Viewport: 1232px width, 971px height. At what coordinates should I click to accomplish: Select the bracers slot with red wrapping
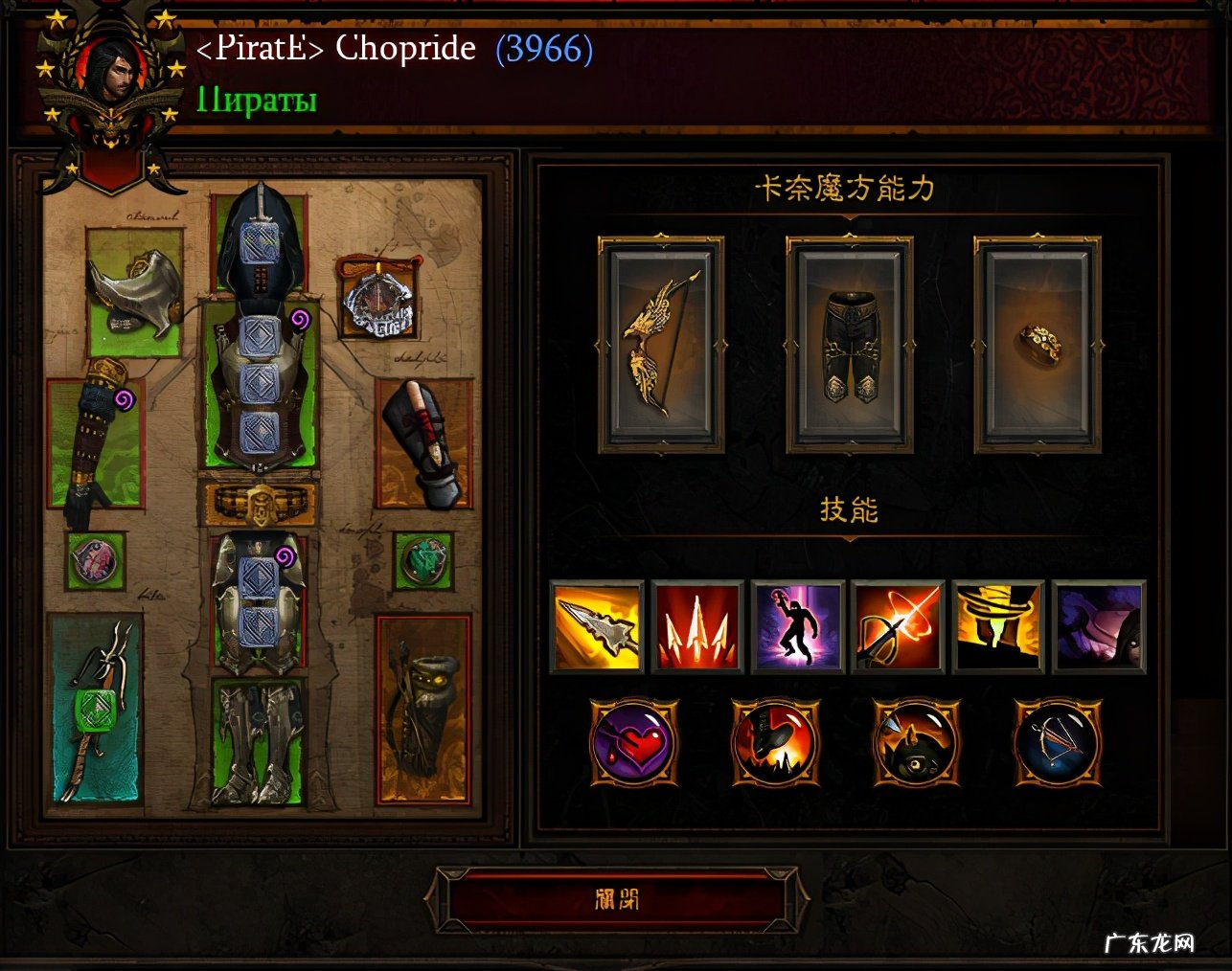click(423, 442)
